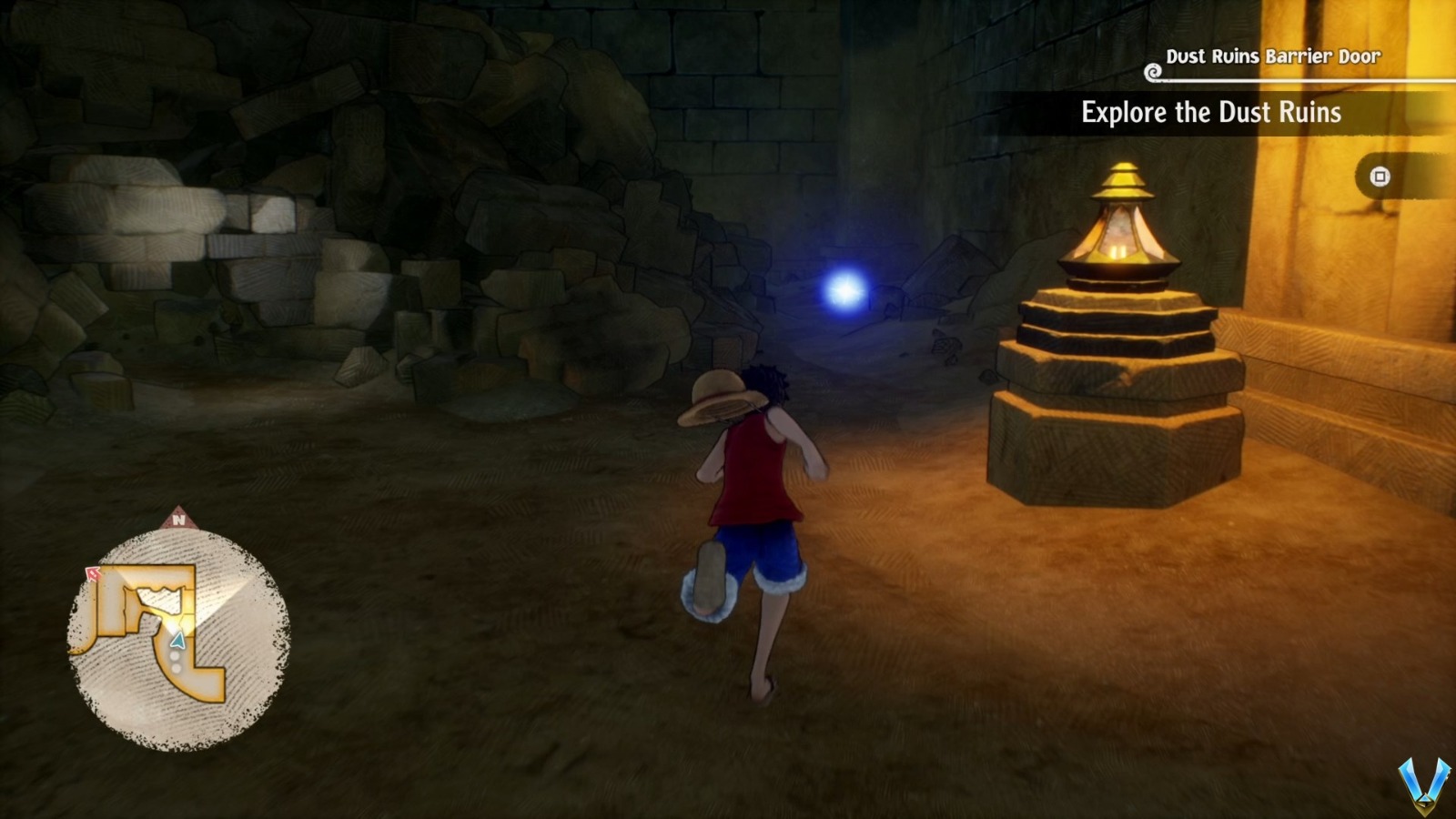The height and width of the screenshot is (819, 1456).
Task: Select the red objective arrow on the minimap
Action: (92, 573)
